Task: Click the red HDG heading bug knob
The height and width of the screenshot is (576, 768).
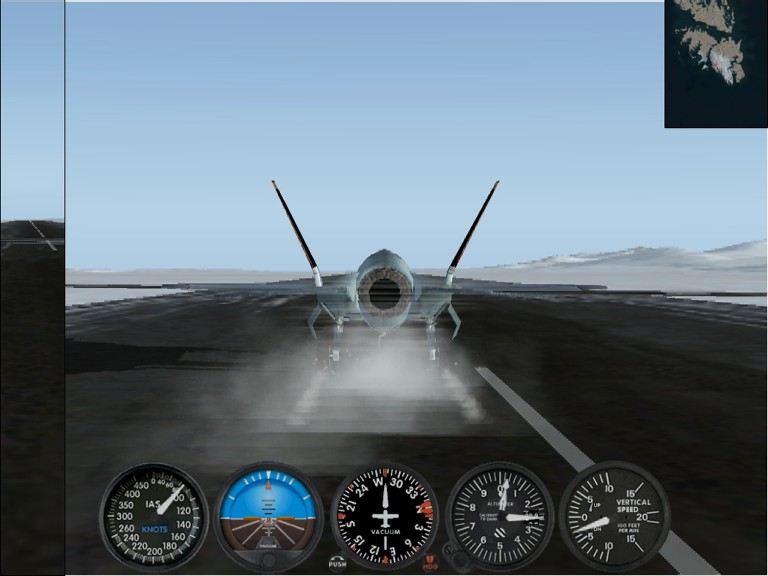Action: click(x=431, y=562)
